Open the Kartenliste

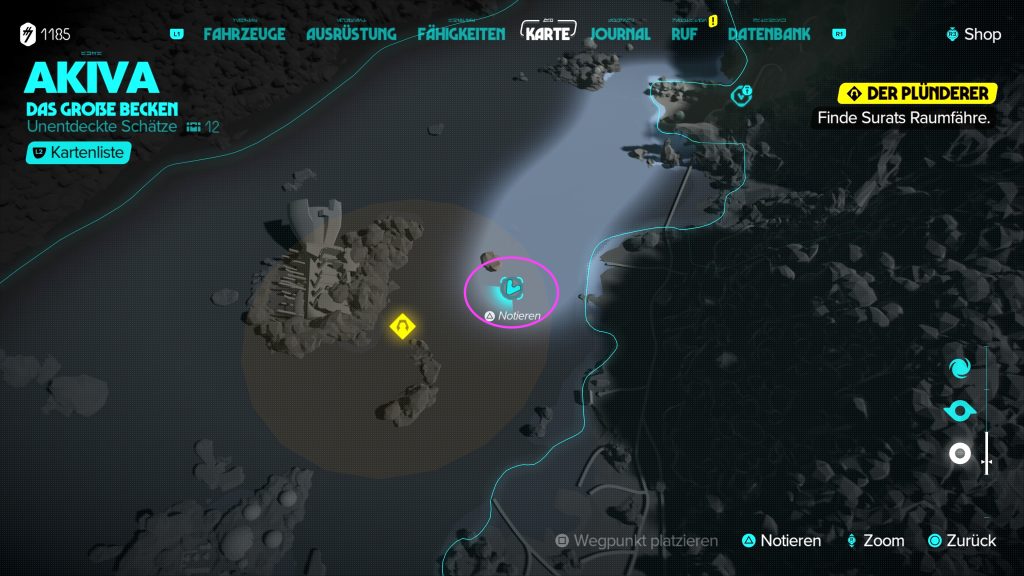(x=76, y=153)
